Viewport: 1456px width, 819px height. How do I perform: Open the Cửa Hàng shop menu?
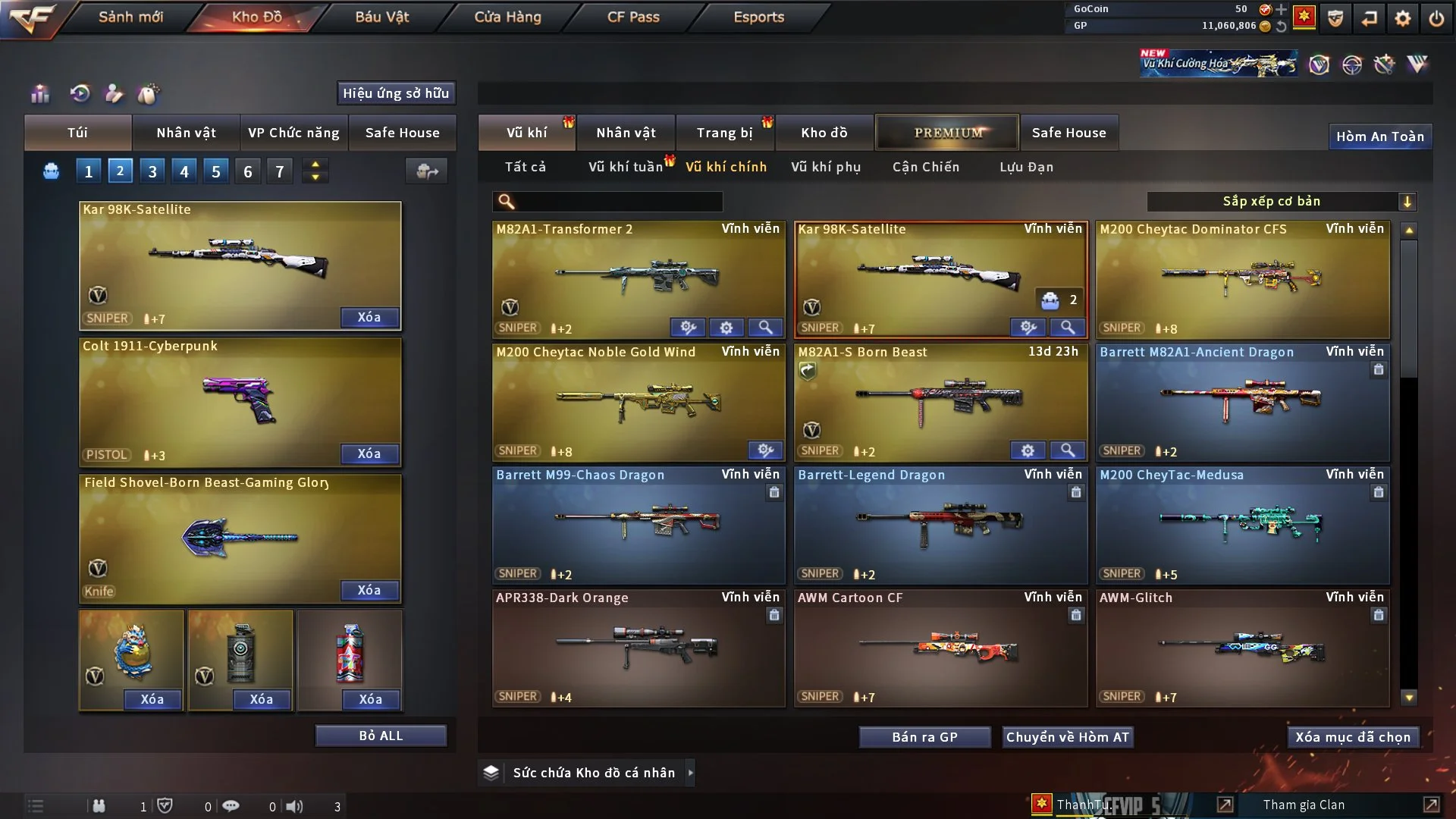[507, 17]
